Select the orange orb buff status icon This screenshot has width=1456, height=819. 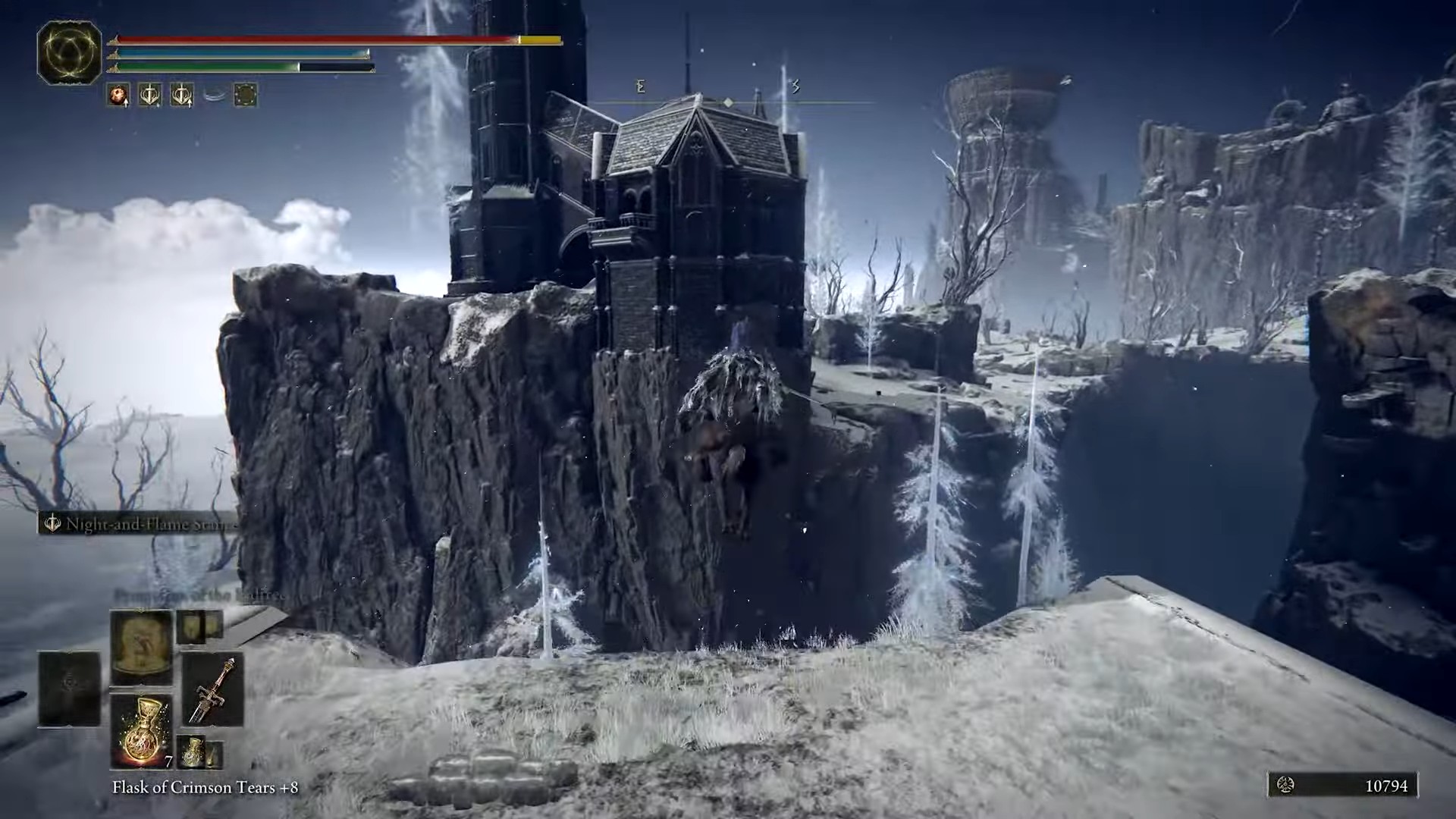tap(118, 95)
